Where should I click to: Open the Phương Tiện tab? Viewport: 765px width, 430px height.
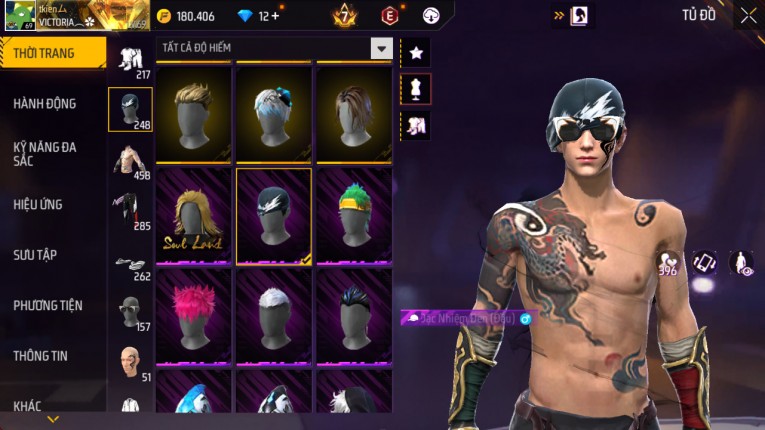(48, 305)
